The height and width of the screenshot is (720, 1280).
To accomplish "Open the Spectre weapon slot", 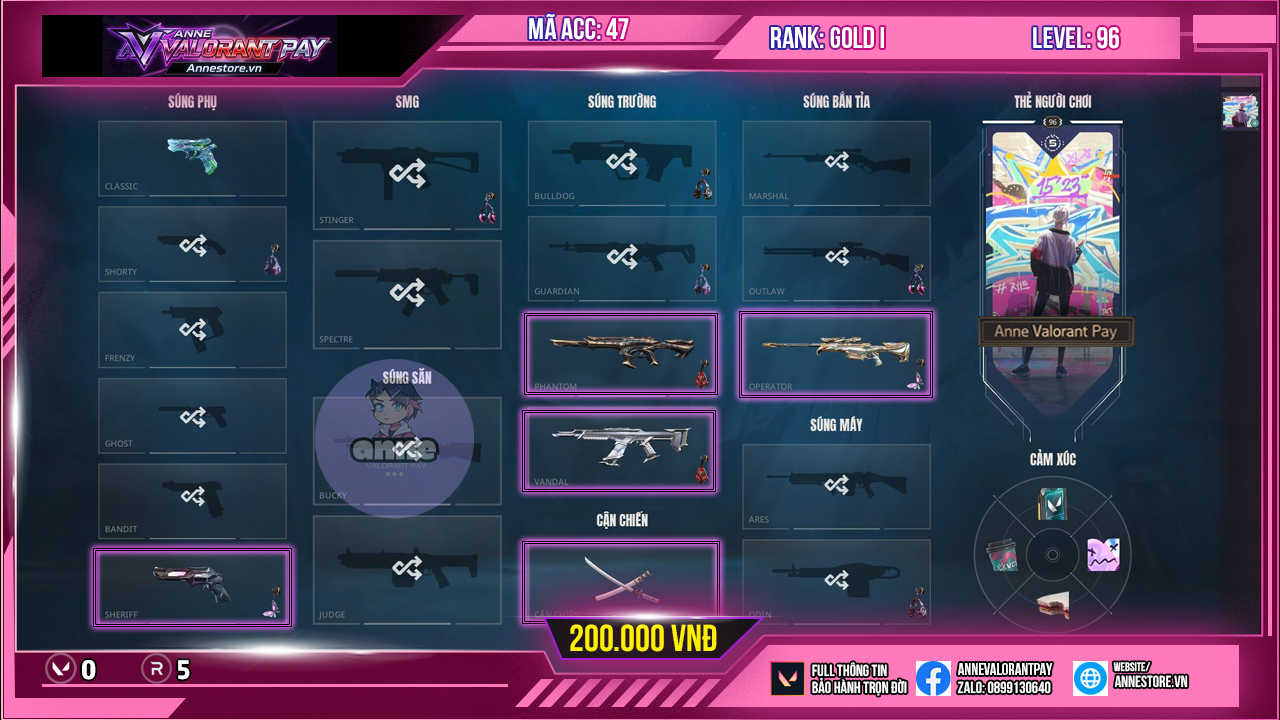I will pyautogui.click(x=407, y=294).
